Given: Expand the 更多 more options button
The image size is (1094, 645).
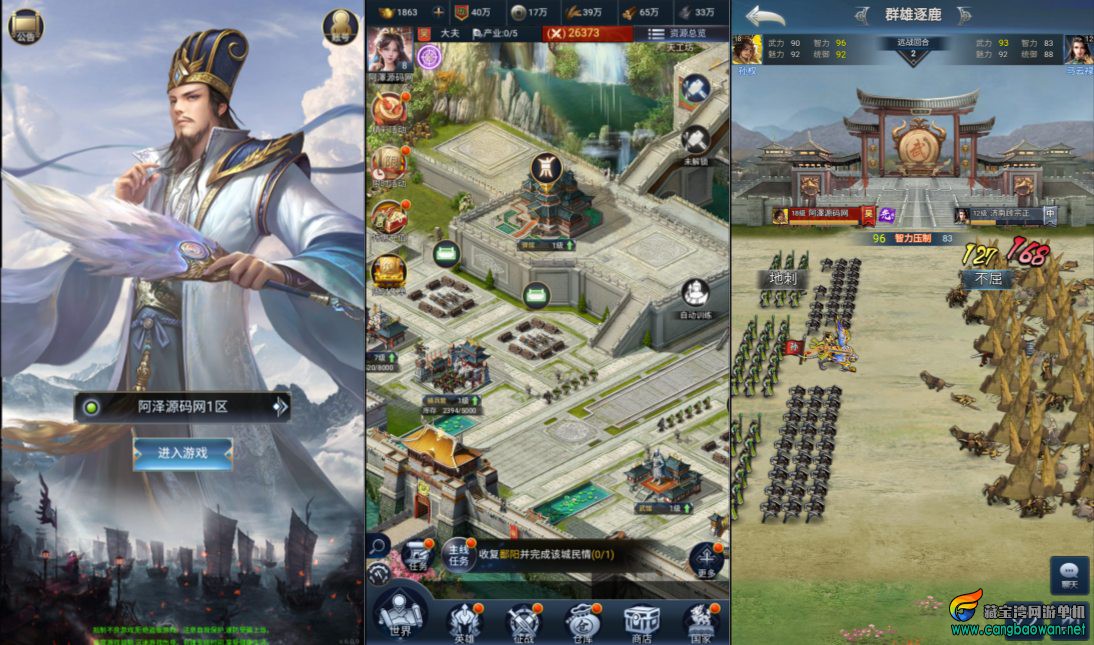Looking at the screenshot, I should coord(706,559).
